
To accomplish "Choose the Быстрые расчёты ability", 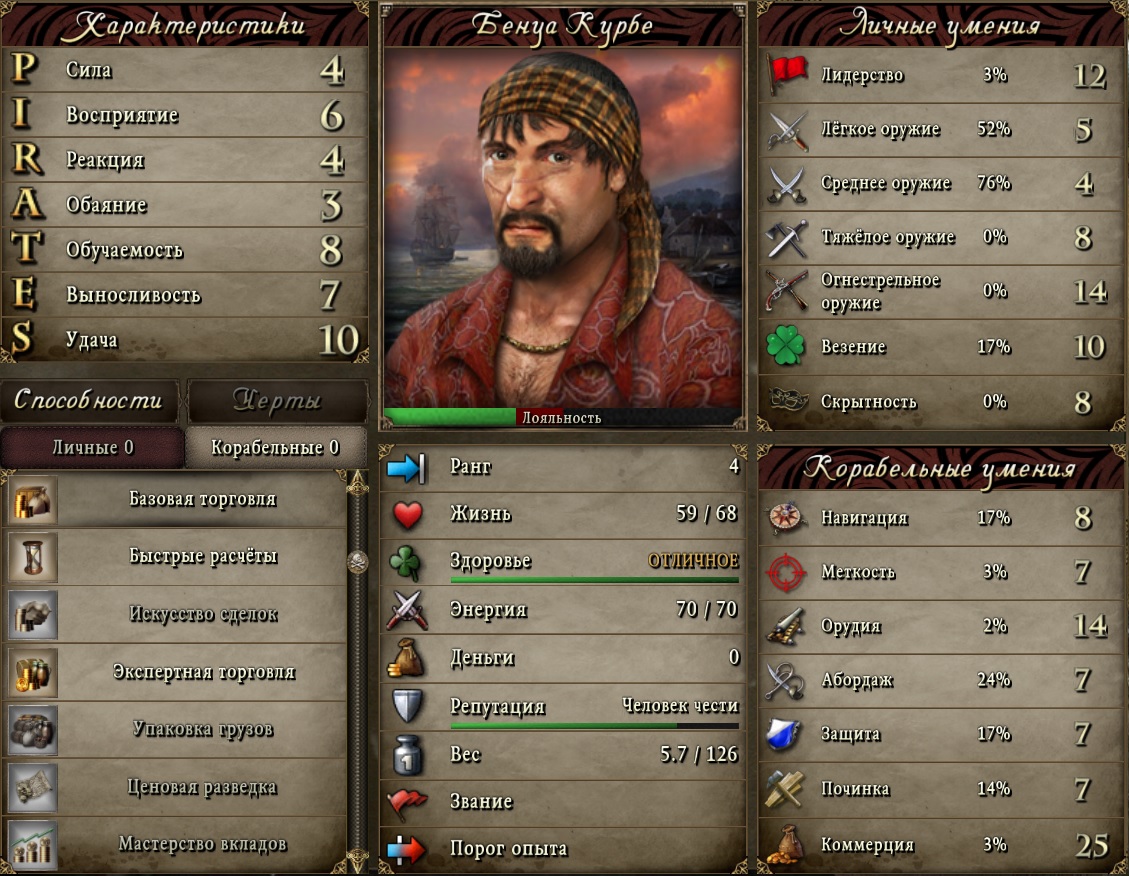I will 202,556.
